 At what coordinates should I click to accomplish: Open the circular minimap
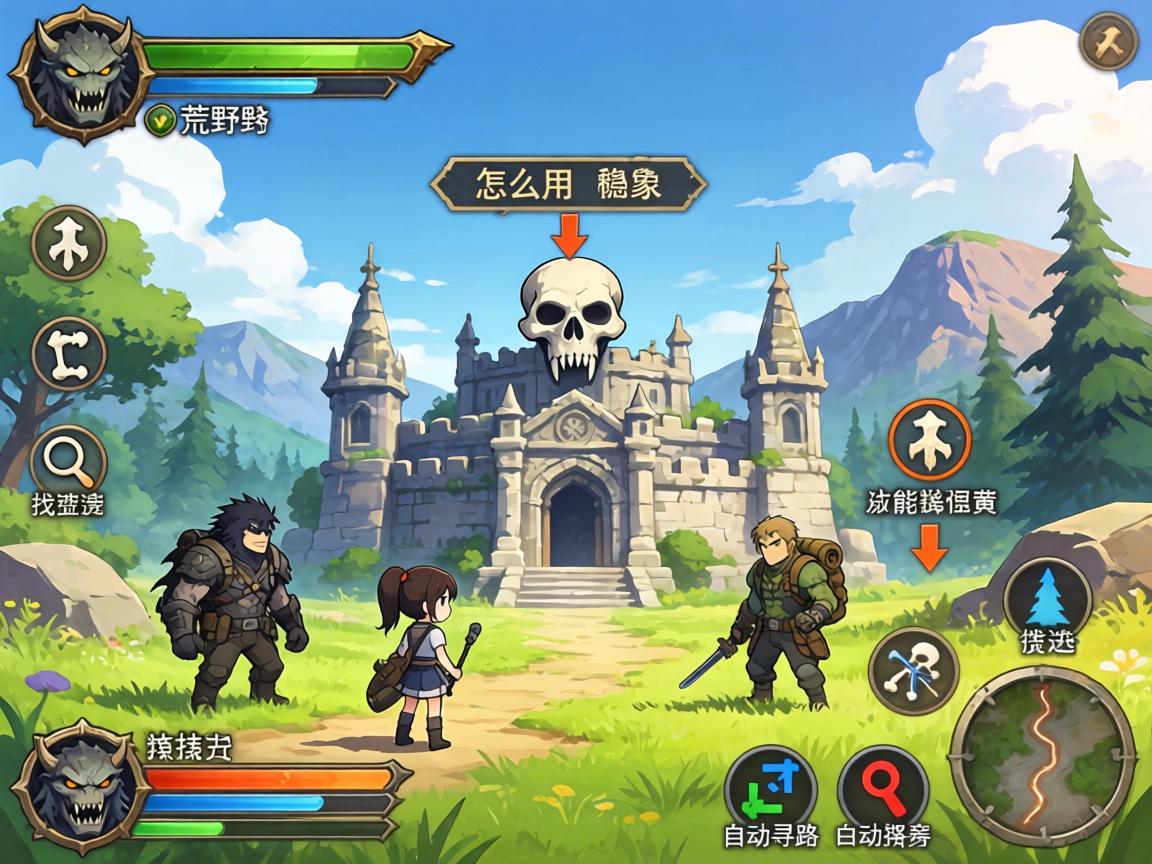point(1041,756)
